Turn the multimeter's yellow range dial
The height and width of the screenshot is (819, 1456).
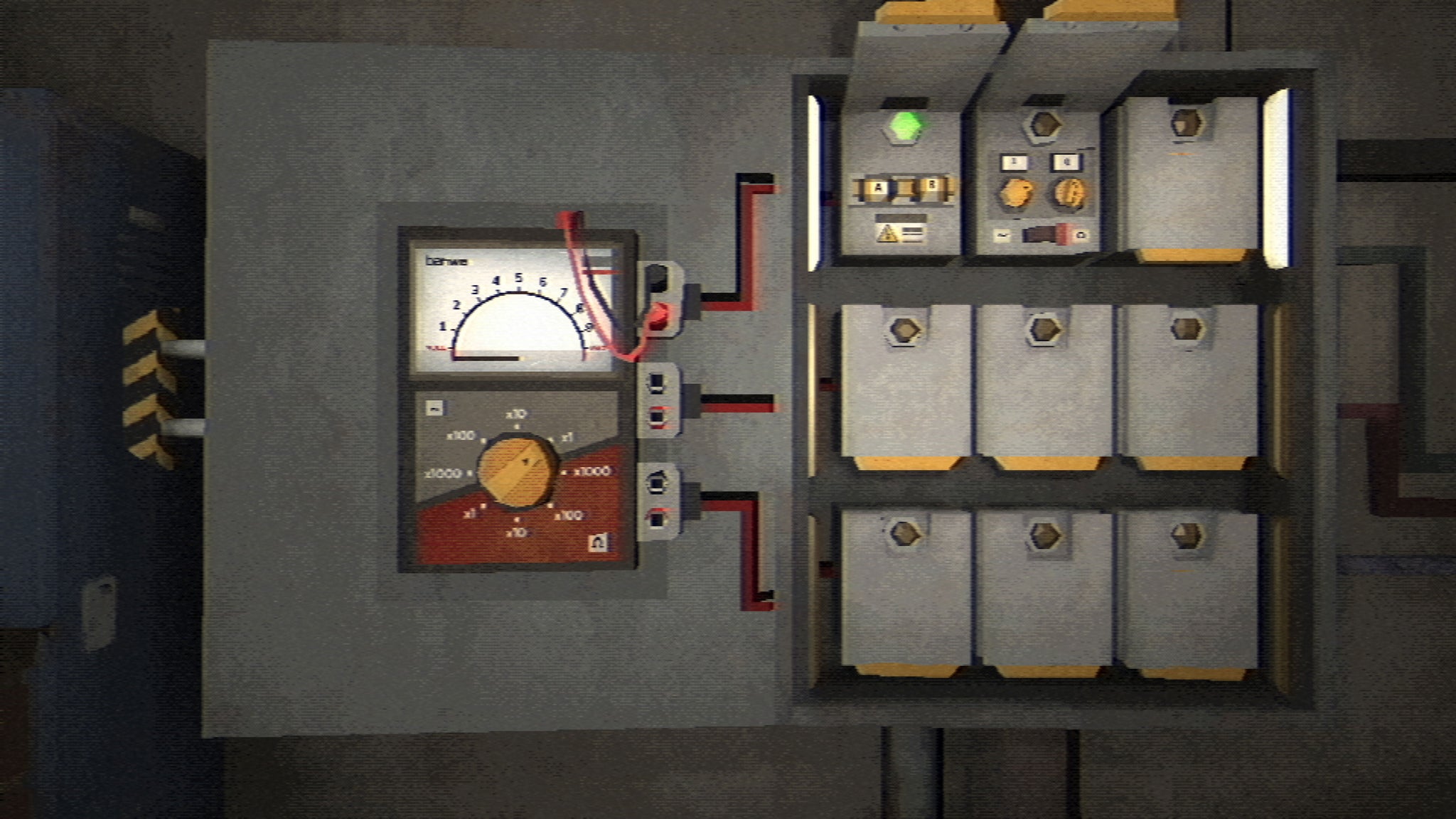[x=517, y=470]
